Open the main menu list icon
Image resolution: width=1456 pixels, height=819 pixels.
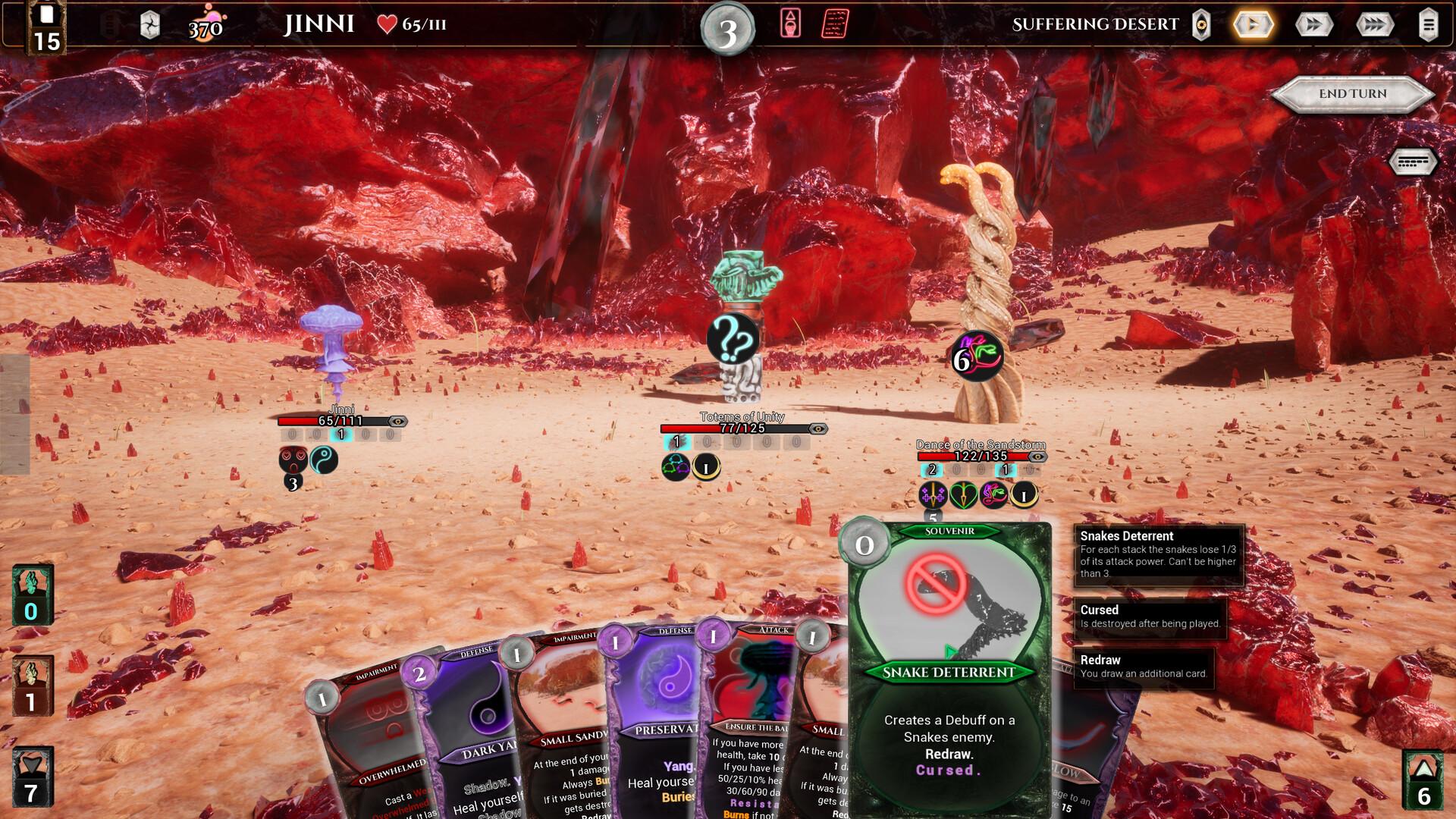click(1428, 25)
